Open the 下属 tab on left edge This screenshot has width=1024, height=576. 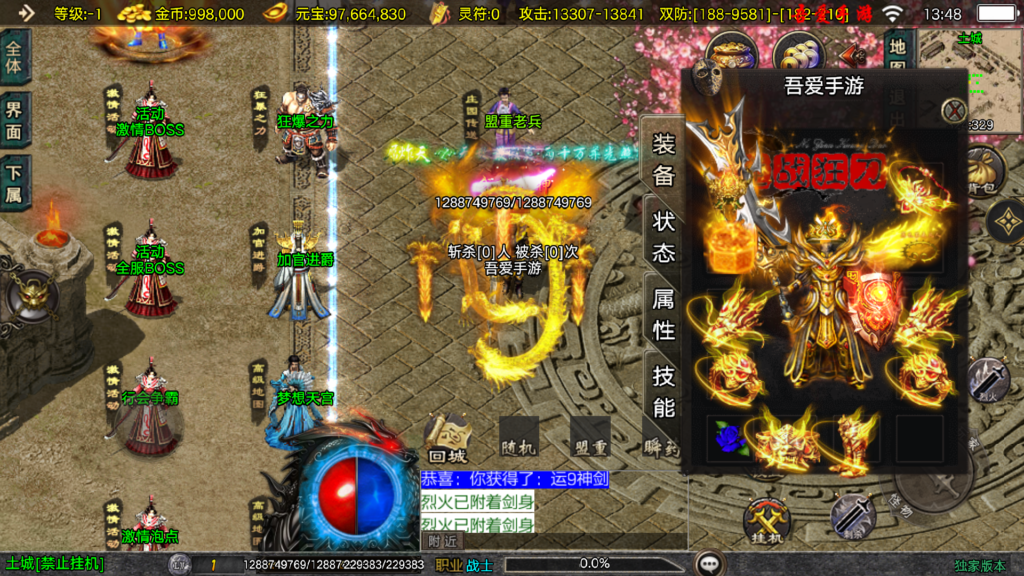14,182
